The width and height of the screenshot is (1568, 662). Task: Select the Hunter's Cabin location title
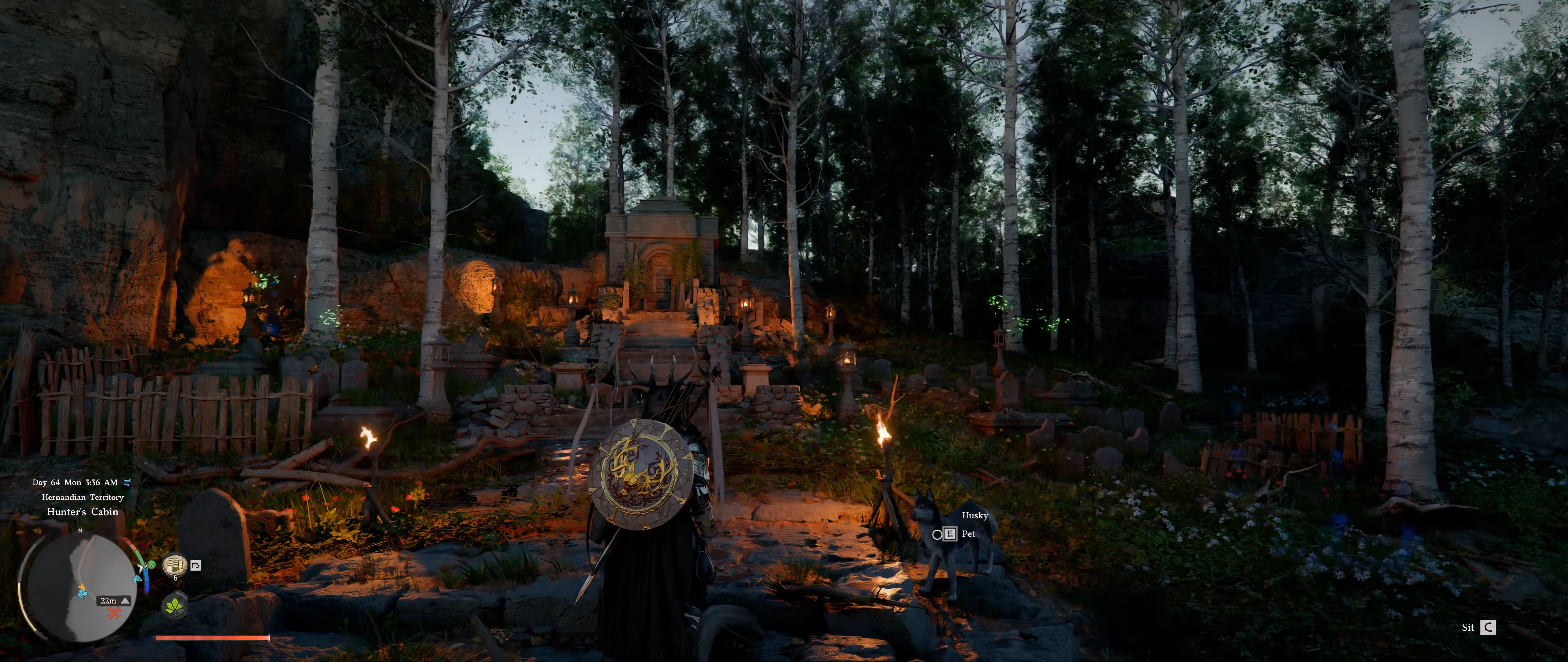point(83,512)
